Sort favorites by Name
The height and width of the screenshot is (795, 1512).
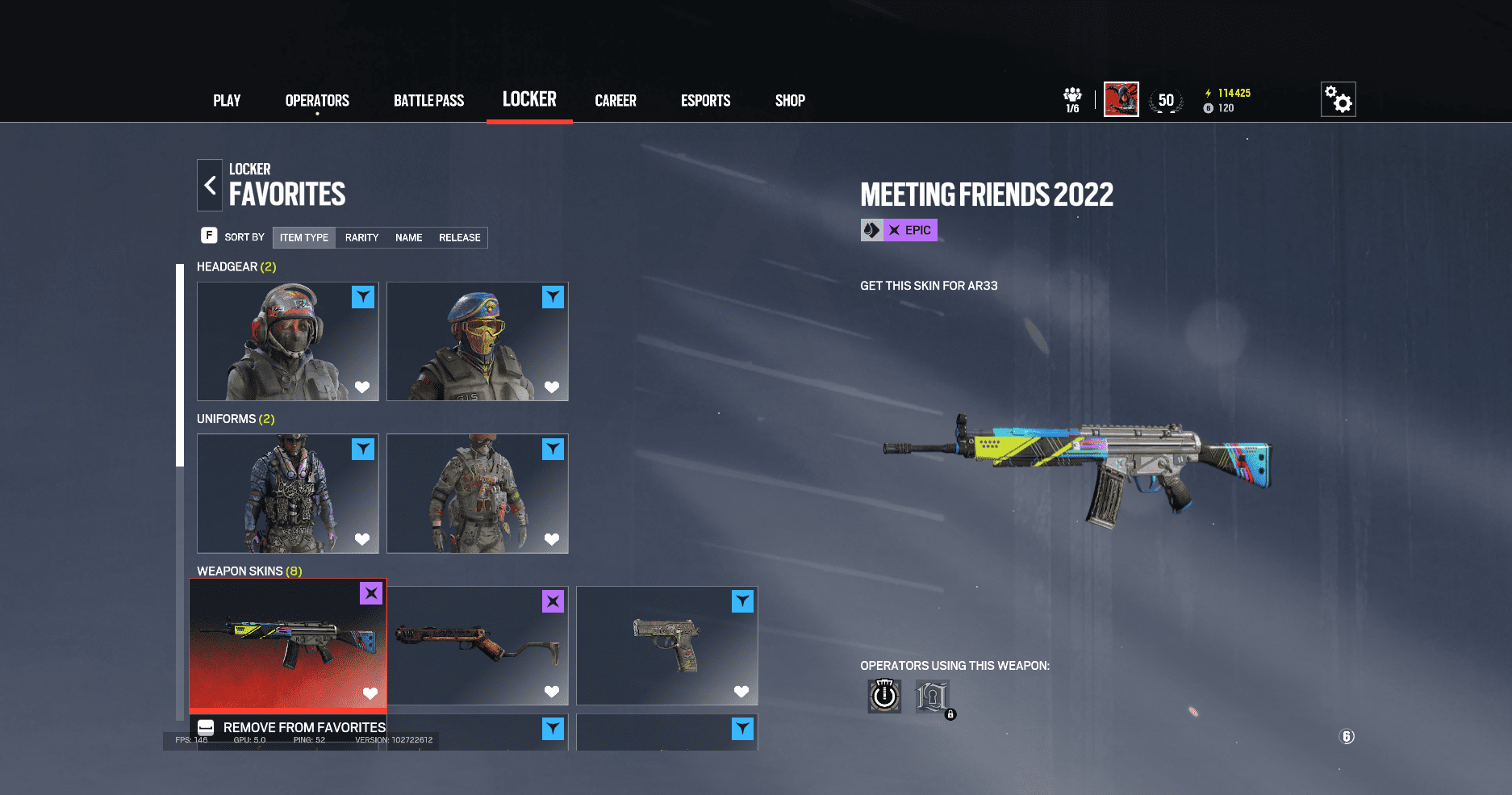pyautogui.click(x=408, y=237)
